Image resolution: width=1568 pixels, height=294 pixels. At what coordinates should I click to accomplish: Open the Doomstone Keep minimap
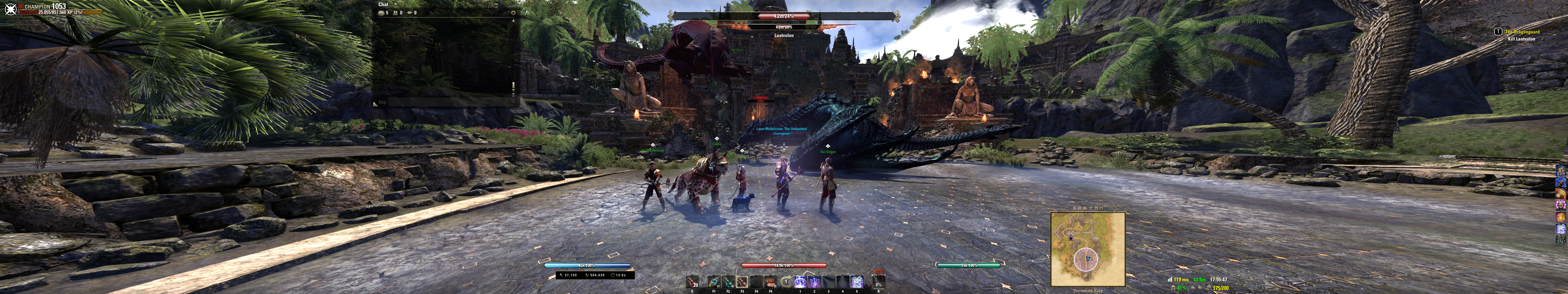pos(1088,249)
